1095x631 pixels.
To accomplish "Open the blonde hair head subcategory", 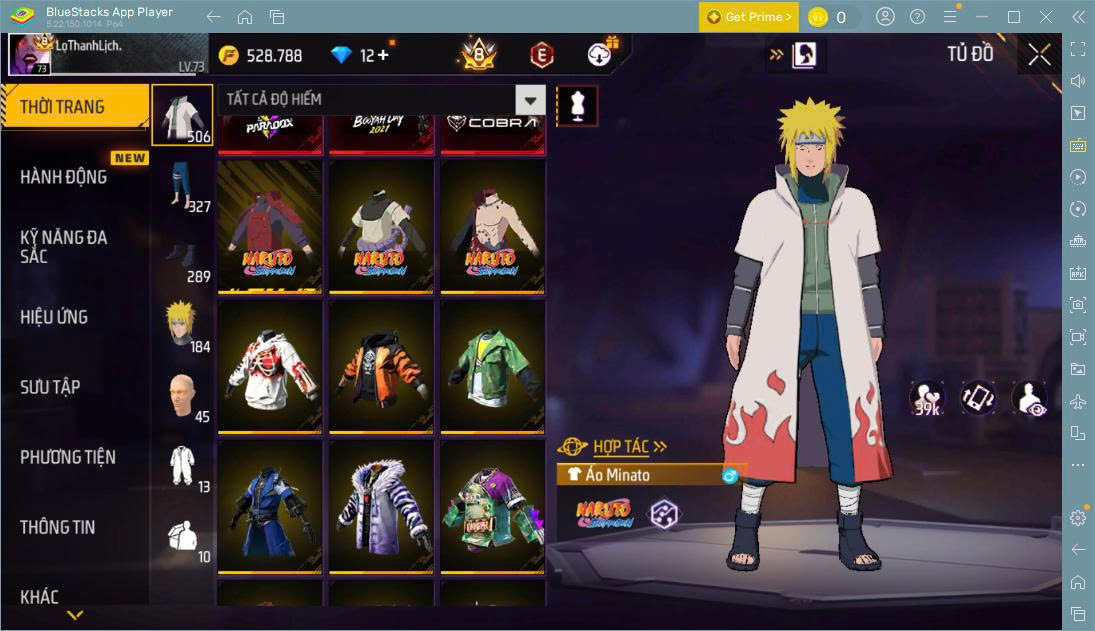I will (x=182, y=325).
